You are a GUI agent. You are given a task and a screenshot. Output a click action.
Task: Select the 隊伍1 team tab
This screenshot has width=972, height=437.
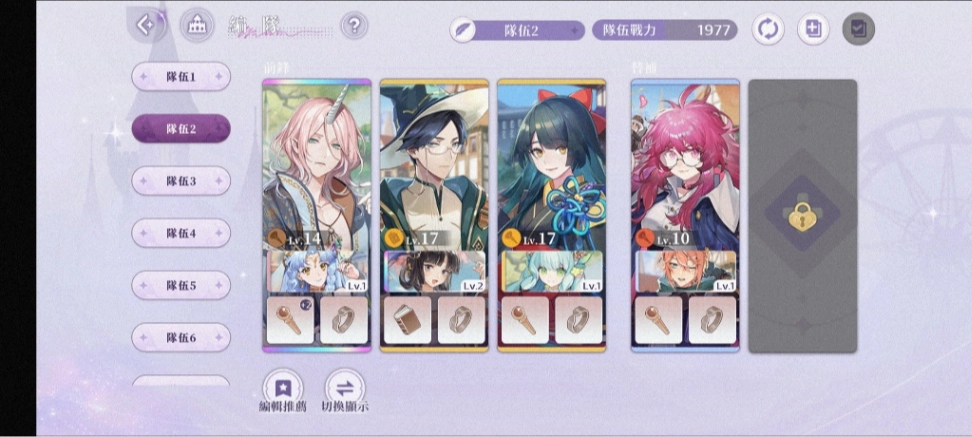click(181, 77)
